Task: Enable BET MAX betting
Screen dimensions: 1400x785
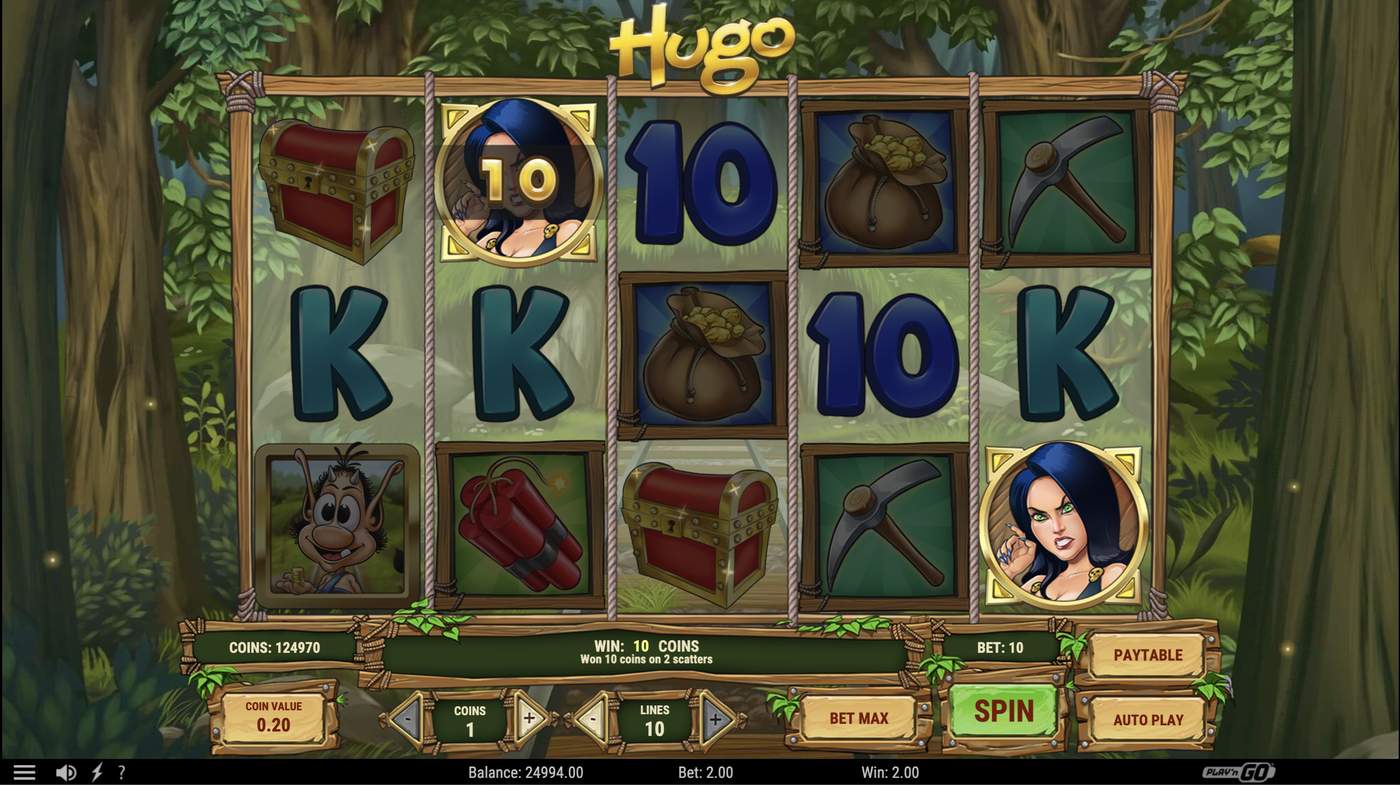Action: (858, 717)
